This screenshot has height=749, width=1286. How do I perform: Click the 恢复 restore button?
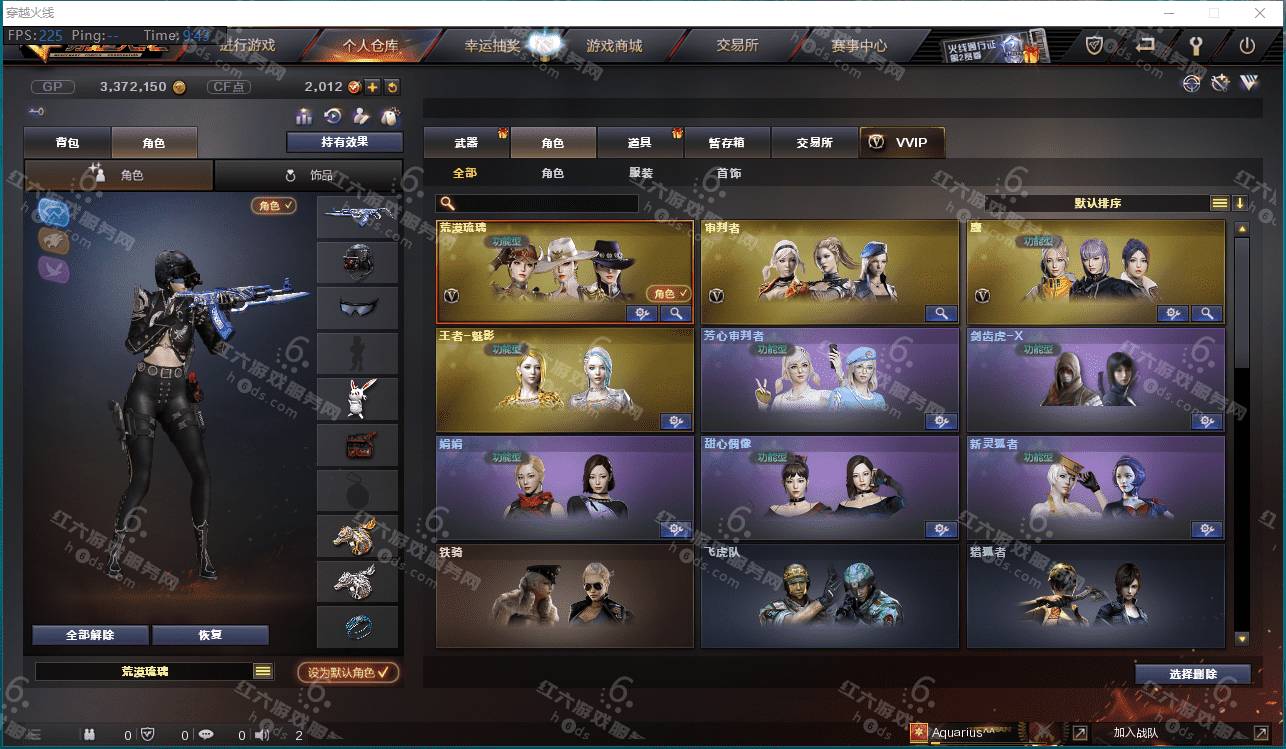[x=210, y=635]
